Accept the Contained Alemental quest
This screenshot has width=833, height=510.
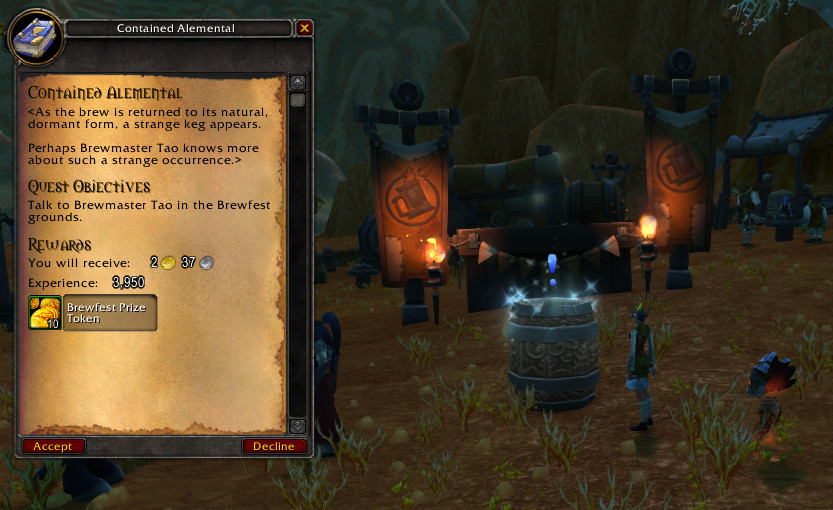coord(53,446)
